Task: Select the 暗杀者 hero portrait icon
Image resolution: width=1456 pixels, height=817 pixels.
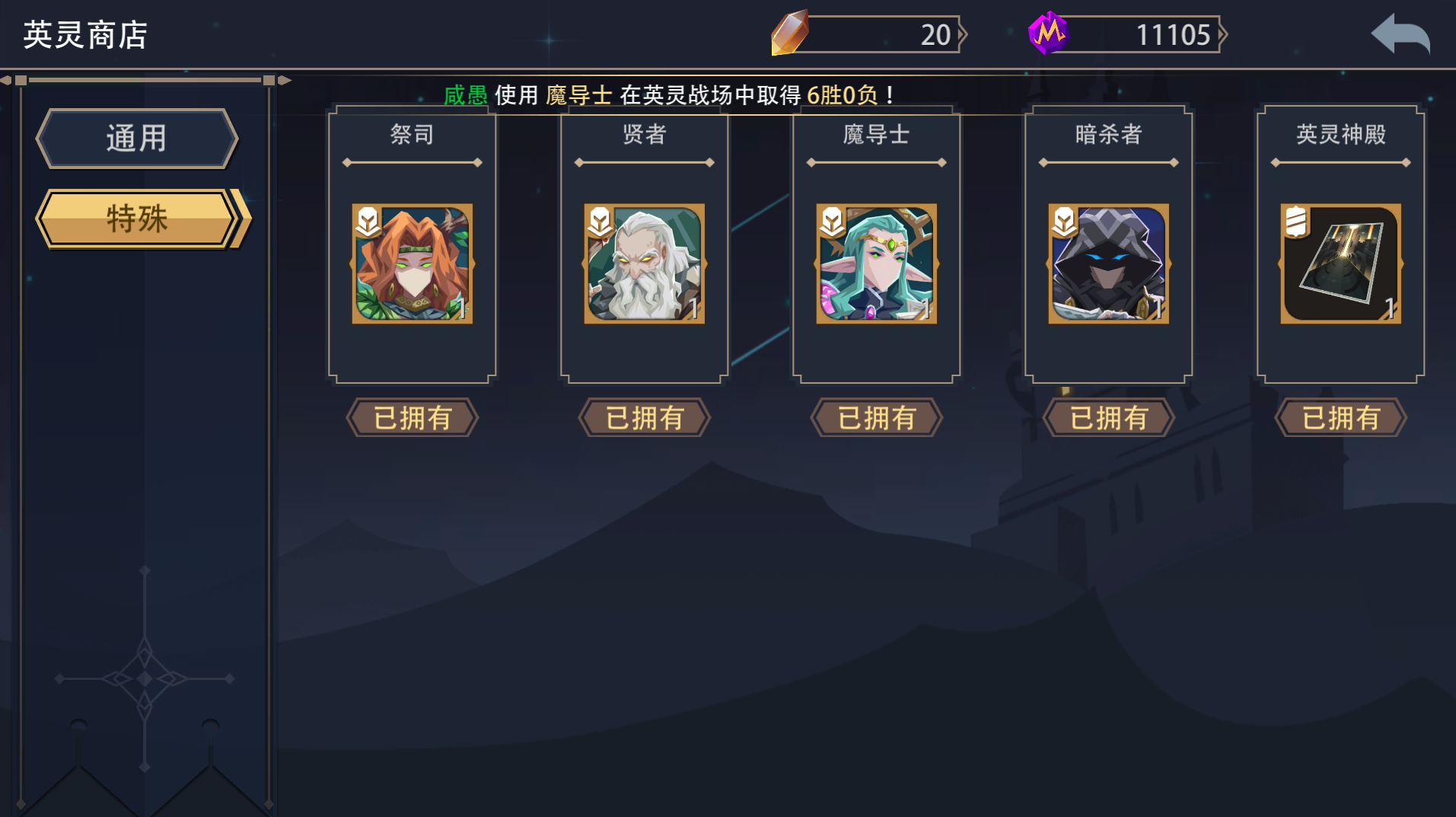Action: (1108, 264)
